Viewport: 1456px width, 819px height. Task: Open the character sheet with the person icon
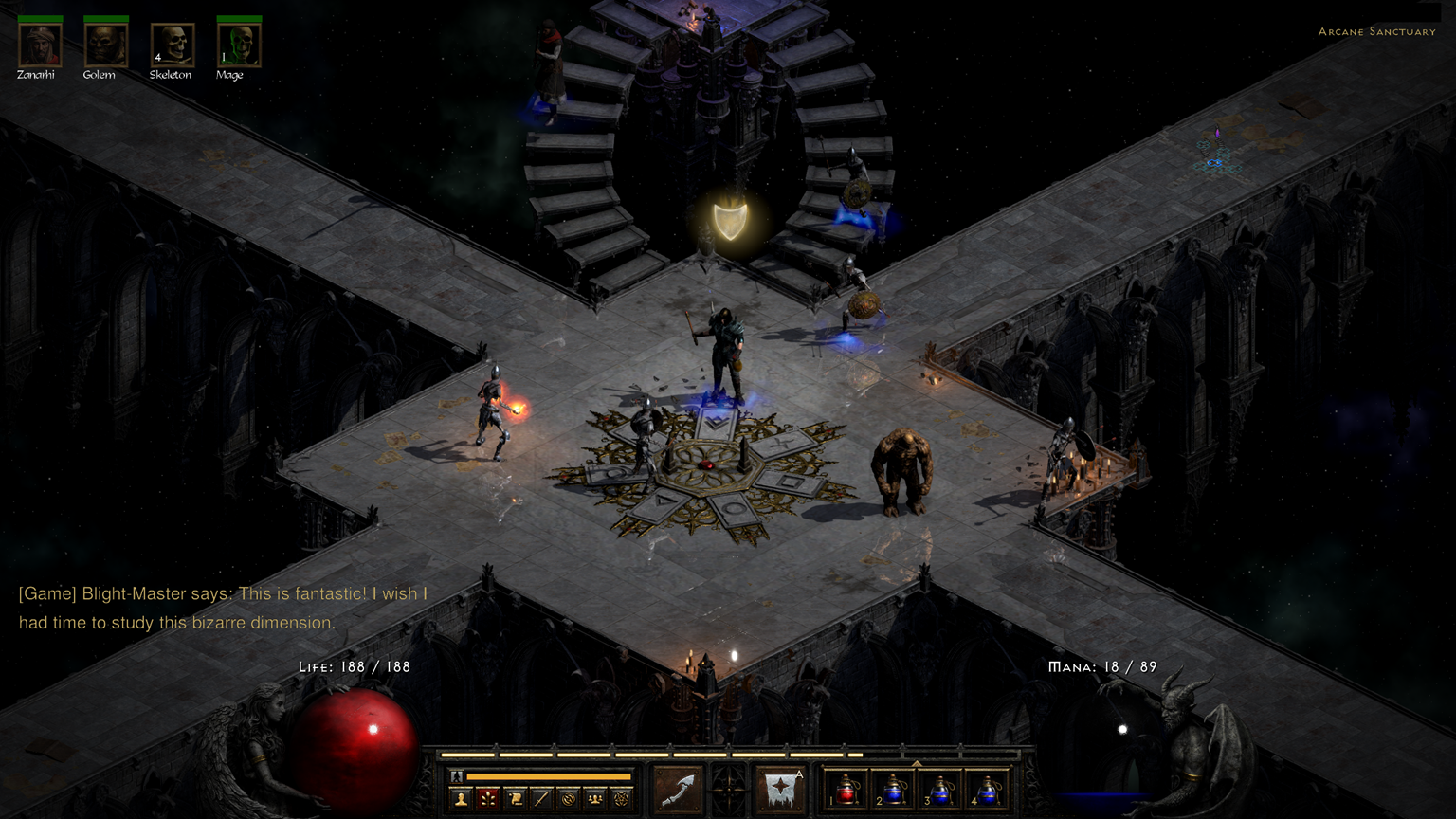pyautogui.click(x=462, y=799)
